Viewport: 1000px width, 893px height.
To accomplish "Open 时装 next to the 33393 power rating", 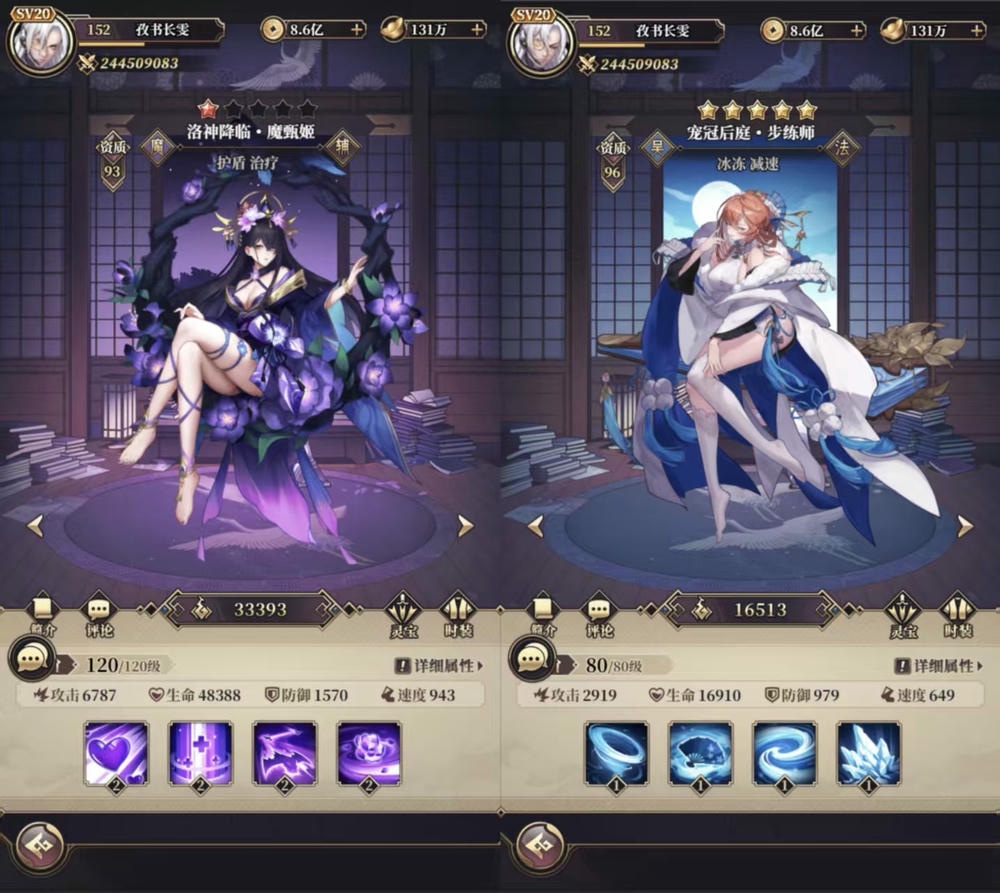I will click(x=458, y=612).
